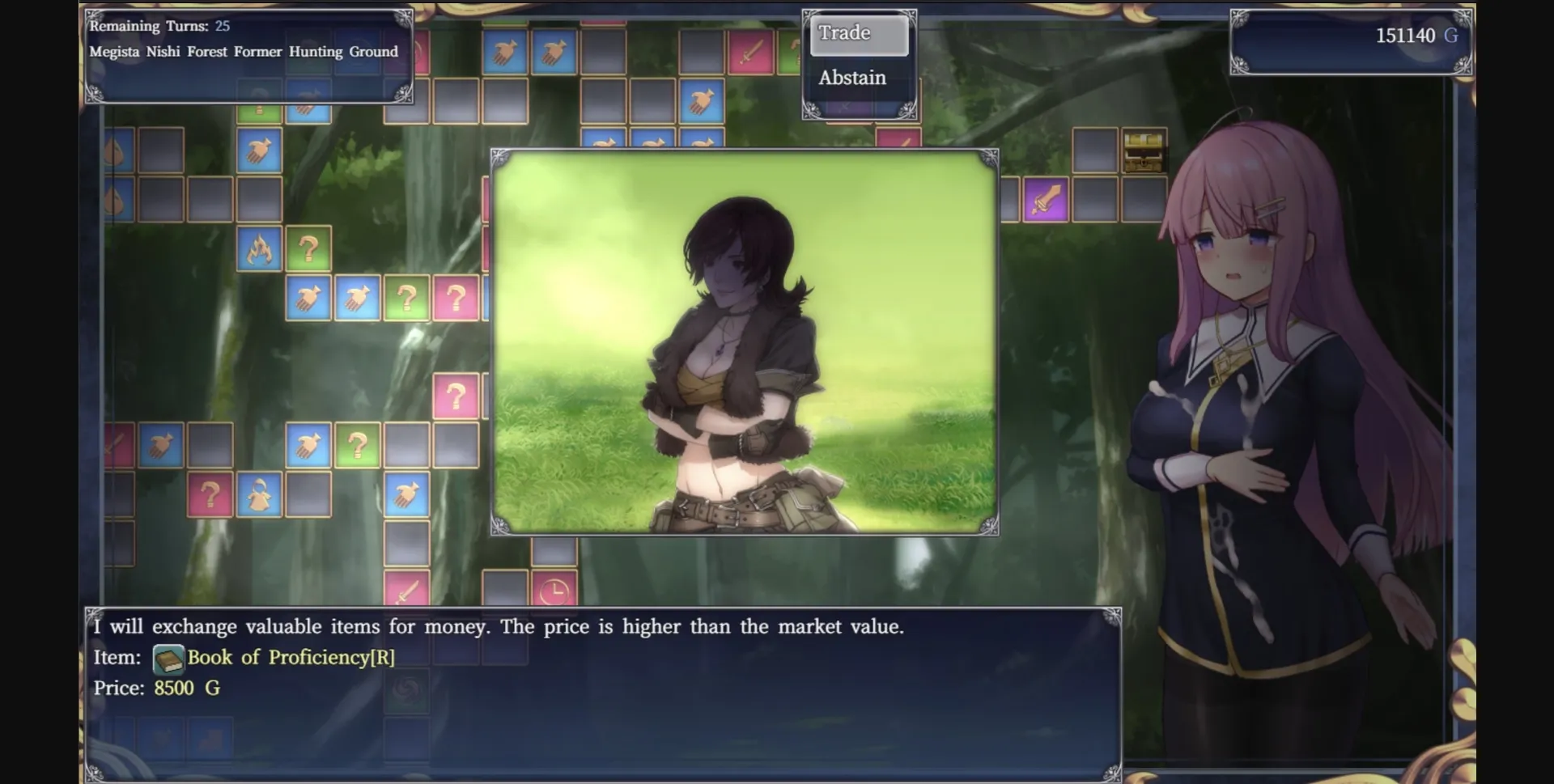The width and height of the screenshot is (1554, 784).
Task: Click the green question mark tile beside the flame
Action: [308, 250]
